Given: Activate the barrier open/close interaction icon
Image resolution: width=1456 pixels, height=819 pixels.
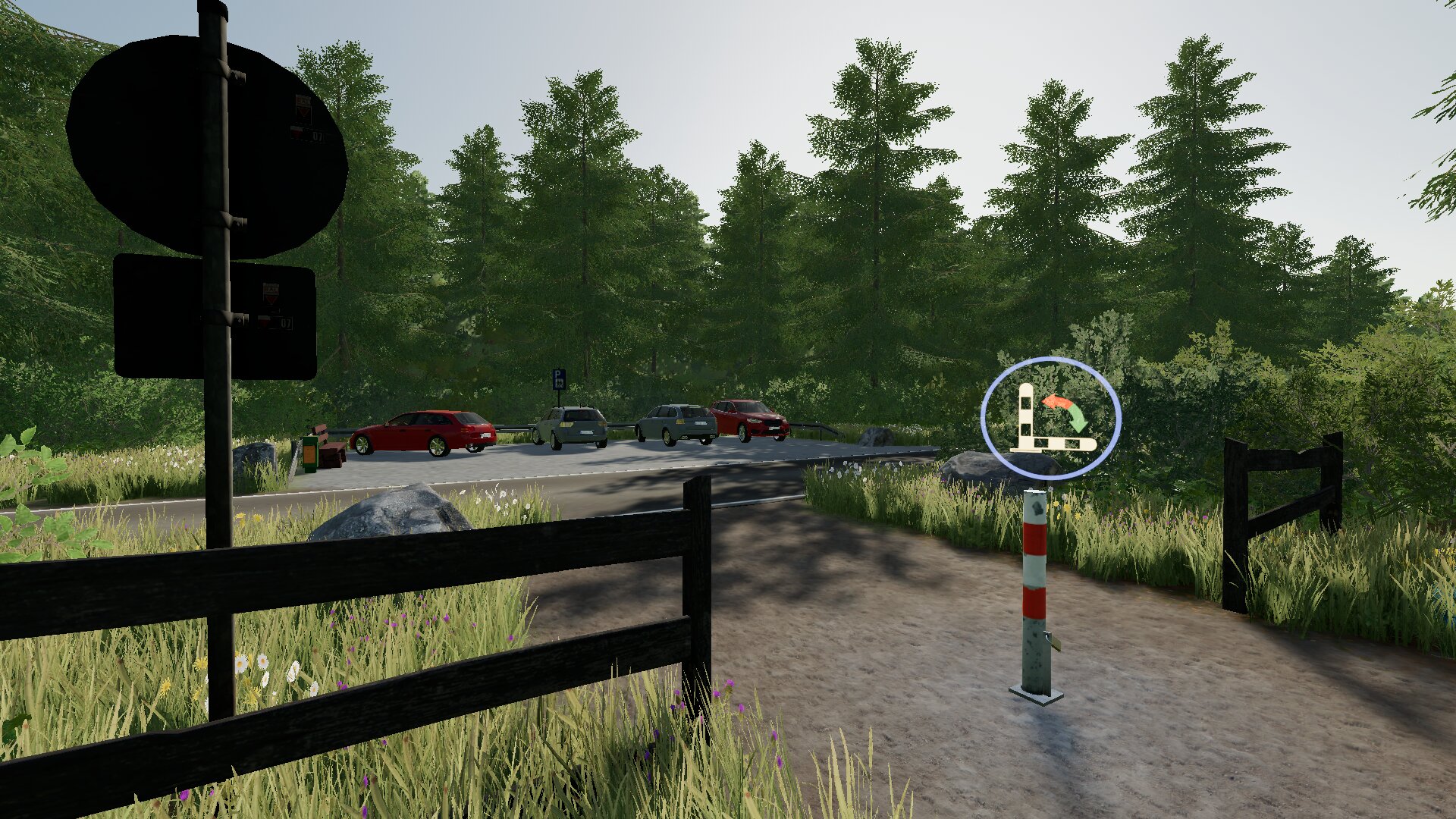Looking at the screenshot, I should click(1050, 419).
